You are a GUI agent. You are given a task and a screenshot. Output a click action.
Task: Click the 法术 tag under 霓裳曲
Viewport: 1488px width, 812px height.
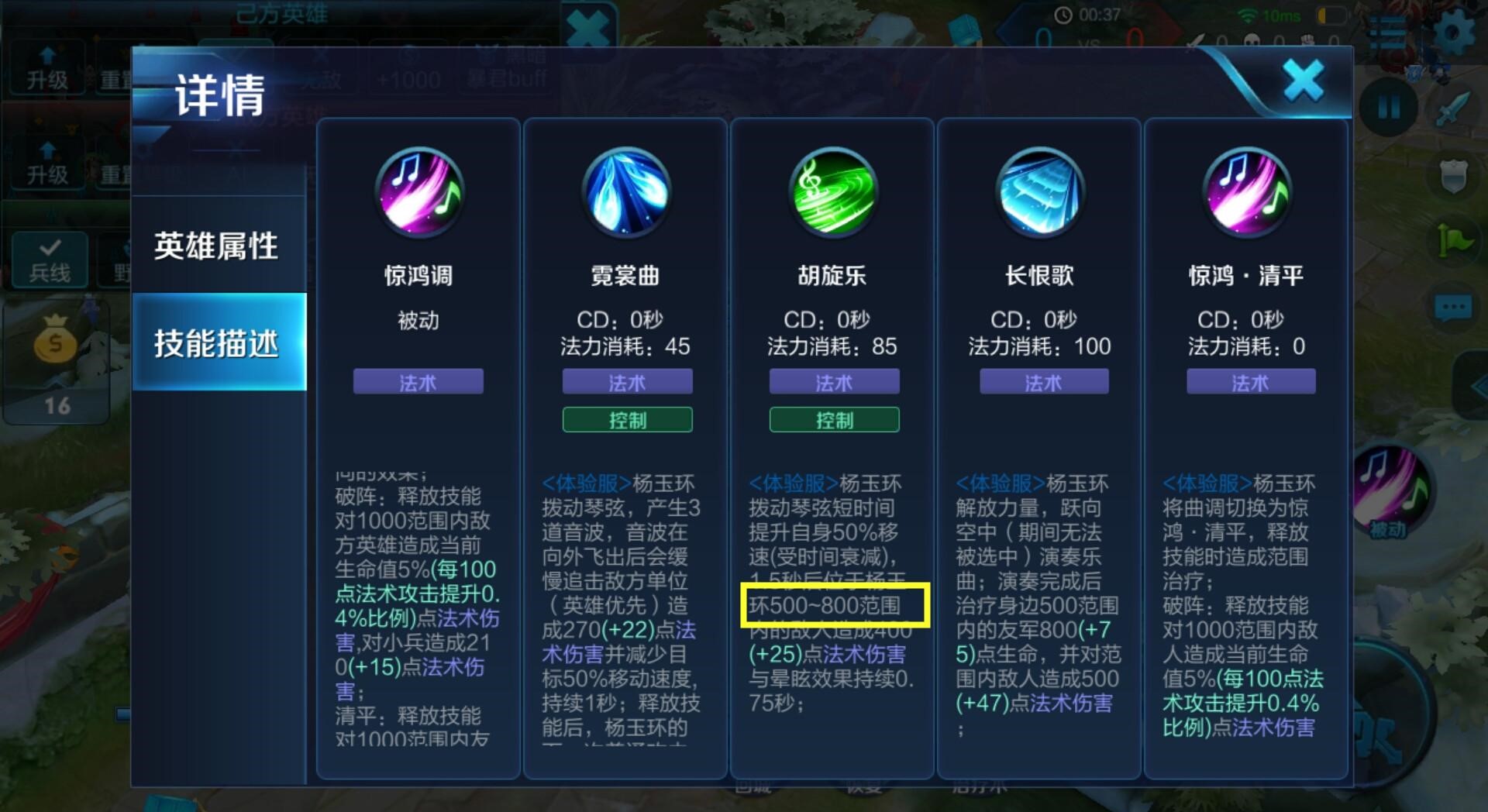(626, 381)
